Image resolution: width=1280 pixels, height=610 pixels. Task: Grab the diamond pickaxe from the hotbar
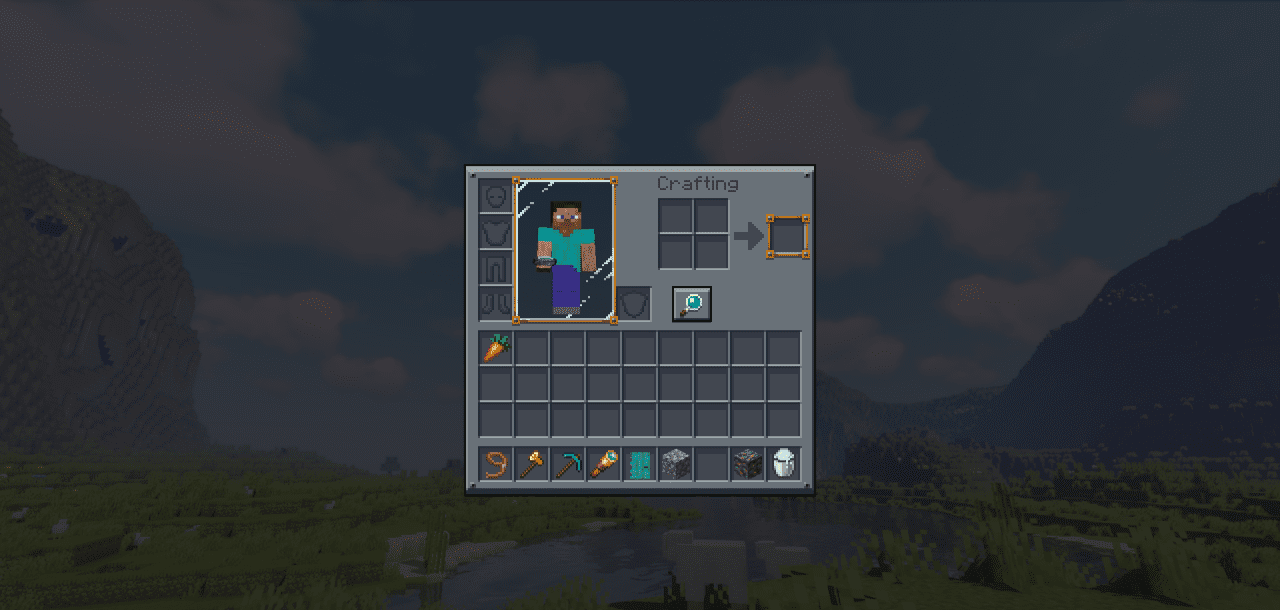pos(569,464)
